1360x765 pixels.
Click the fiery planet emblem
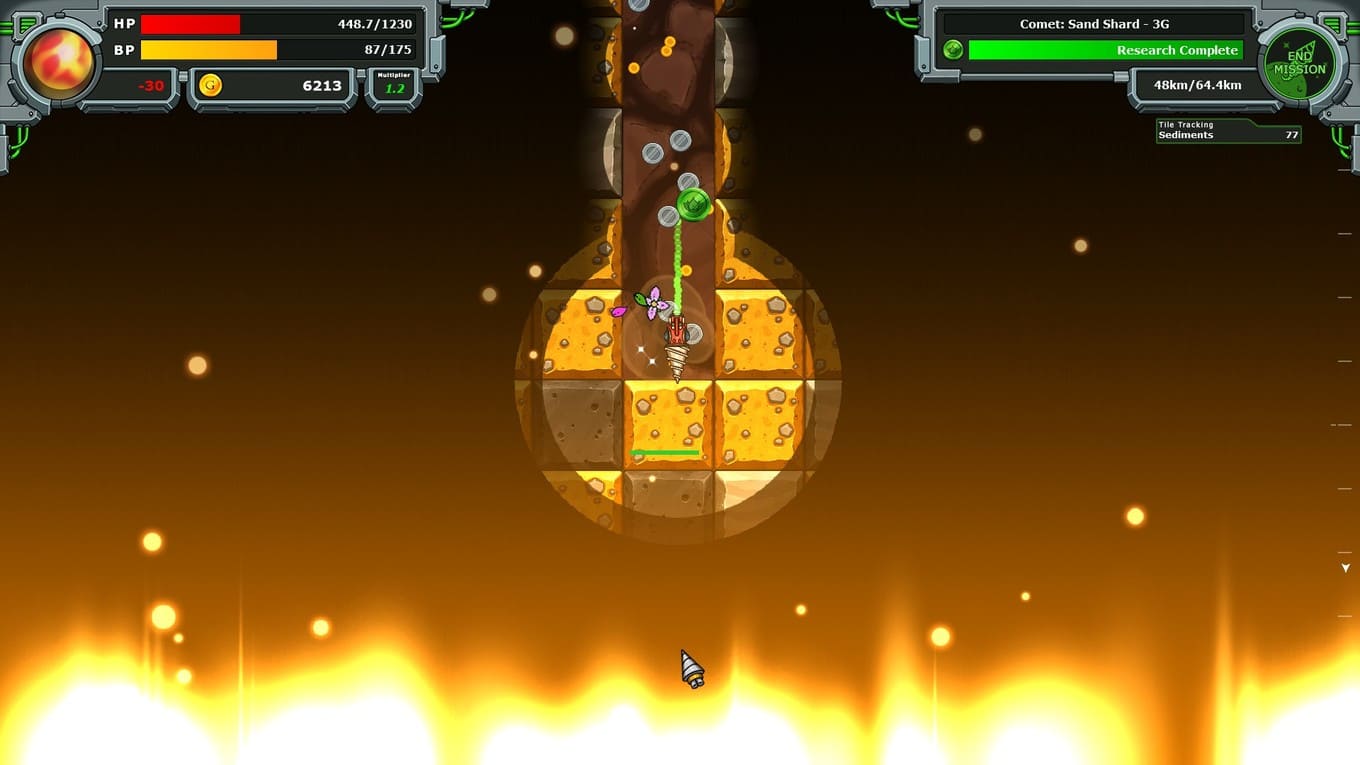pyautogui.click(x=59, y=62)
